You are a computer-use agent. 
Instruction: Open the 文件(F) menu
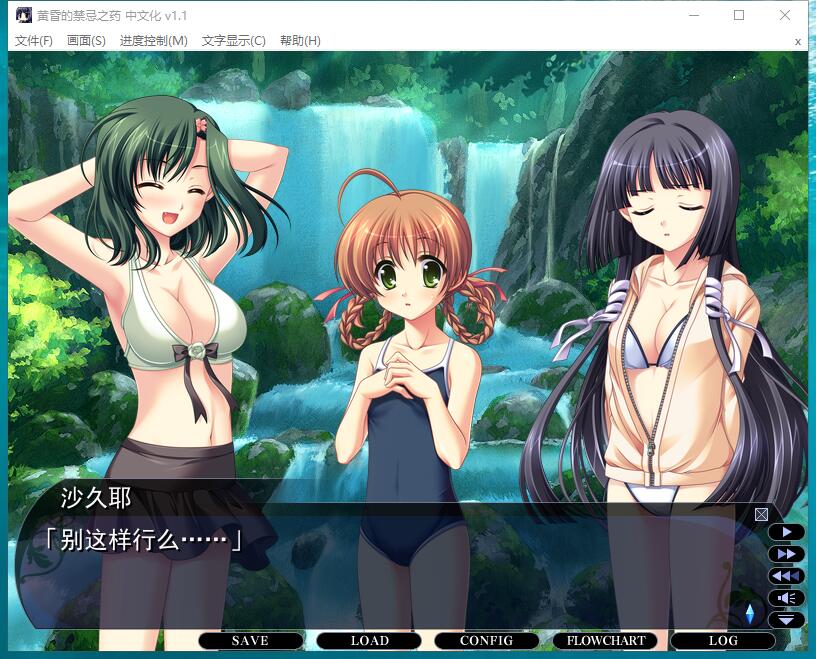pyautogui.click(x=34, y=41)
